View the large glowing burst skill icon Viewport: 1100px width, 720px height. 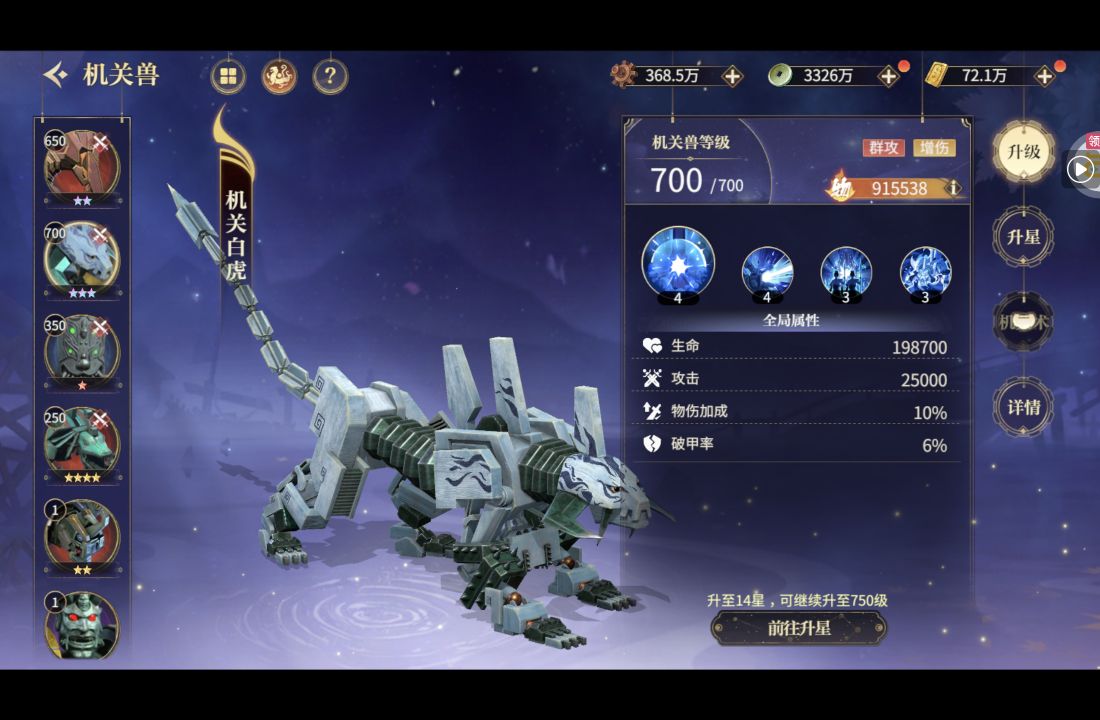click(678, 263)
